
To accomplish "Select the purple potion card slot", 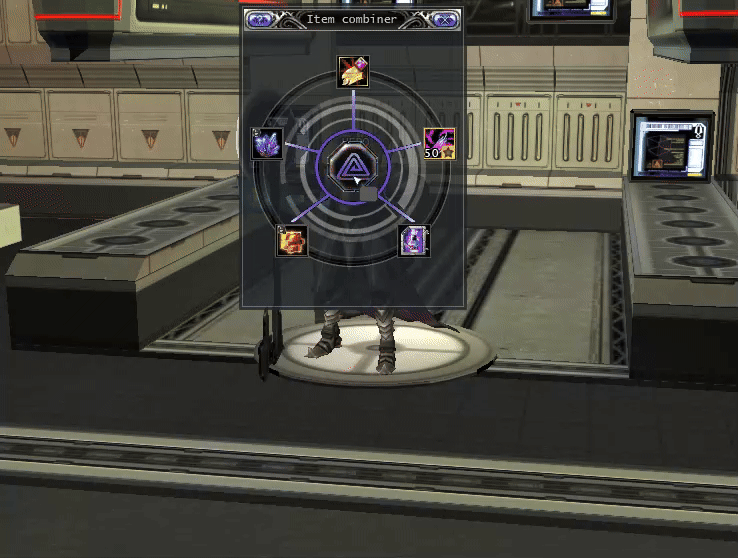I will pos(414,240).
